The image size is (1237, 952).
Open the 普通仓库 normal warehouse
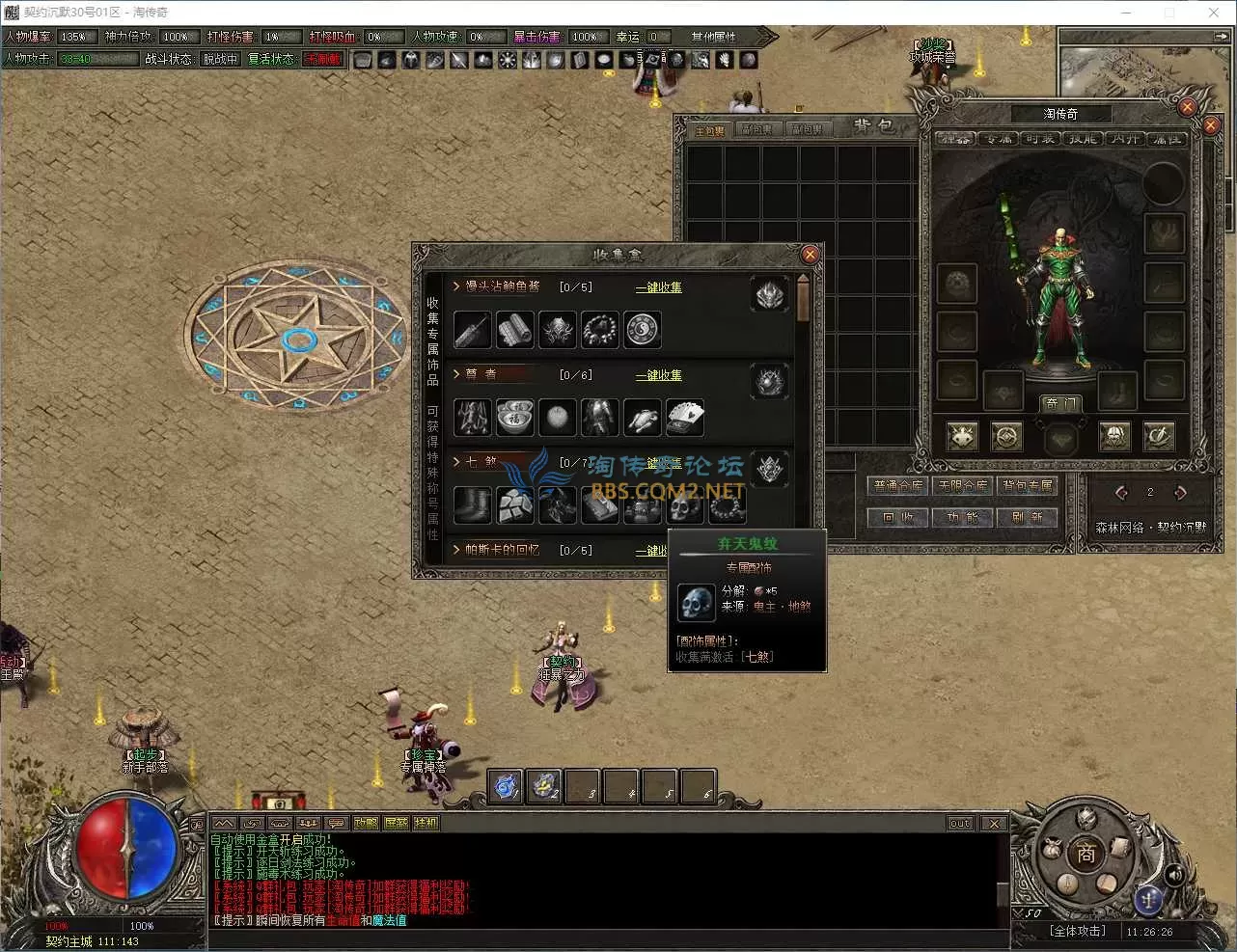click(x=897, y=486)
